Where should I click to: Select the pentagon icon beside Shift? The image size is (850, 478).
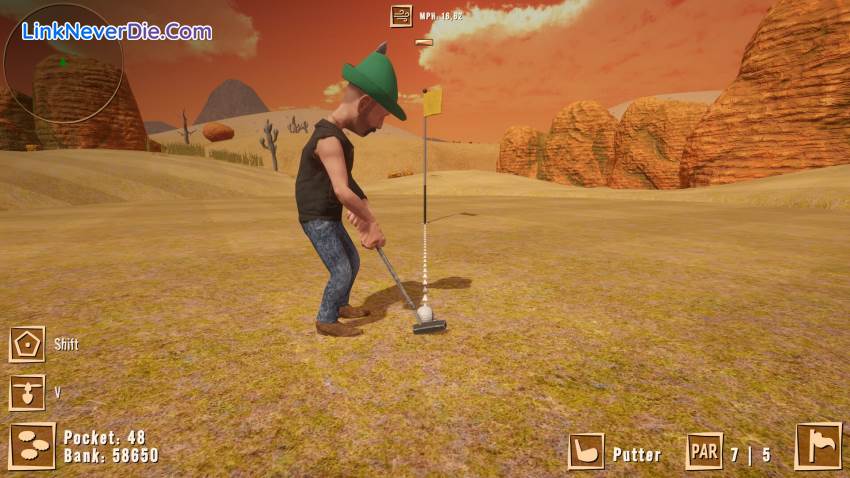[x=27, y=344]
